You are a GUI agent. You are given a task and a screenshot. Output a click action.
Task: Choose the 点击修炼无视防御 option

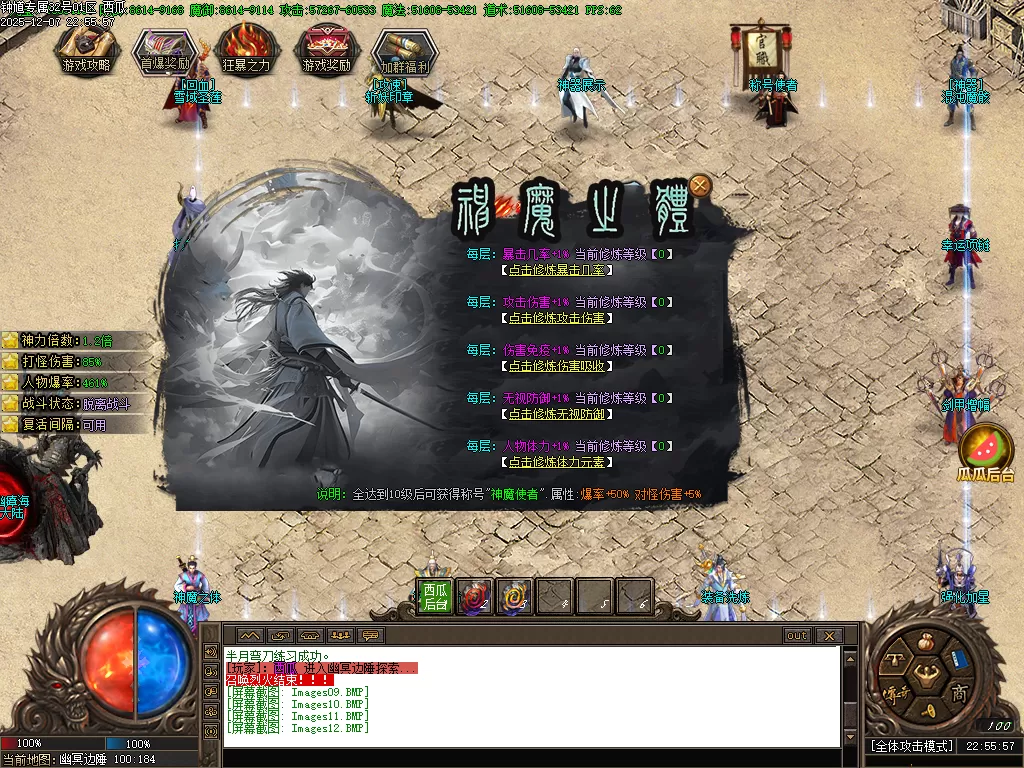pyautogui.click(x=557, y=414)
